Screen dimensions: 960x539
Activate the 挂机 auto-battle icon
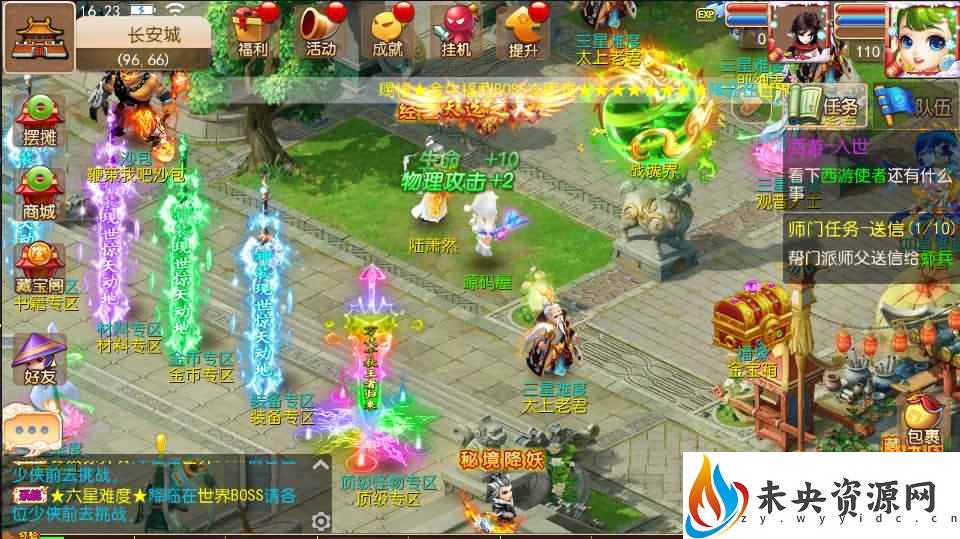point(457,30)
